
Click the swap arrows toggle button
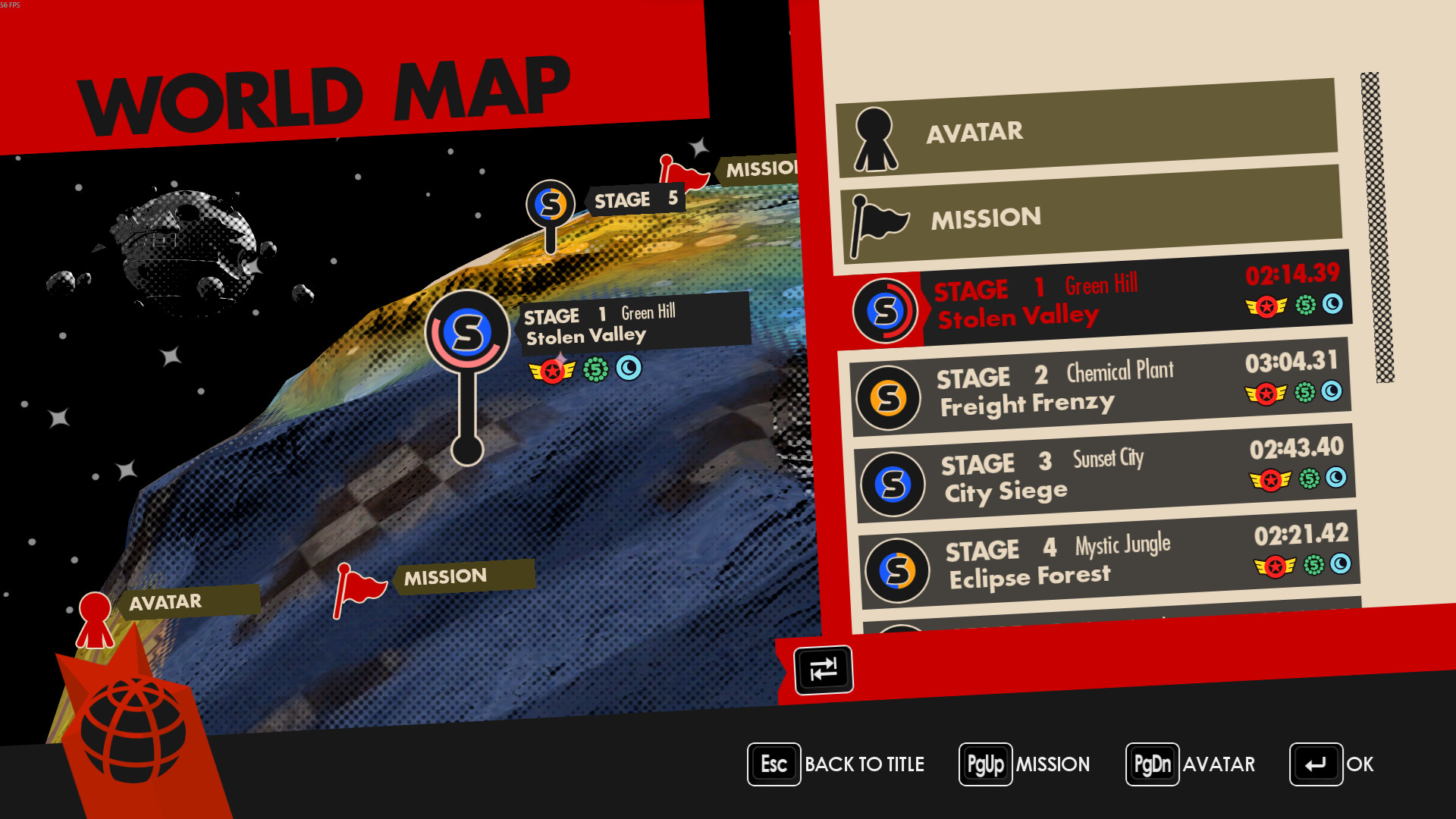click(823, 670)
